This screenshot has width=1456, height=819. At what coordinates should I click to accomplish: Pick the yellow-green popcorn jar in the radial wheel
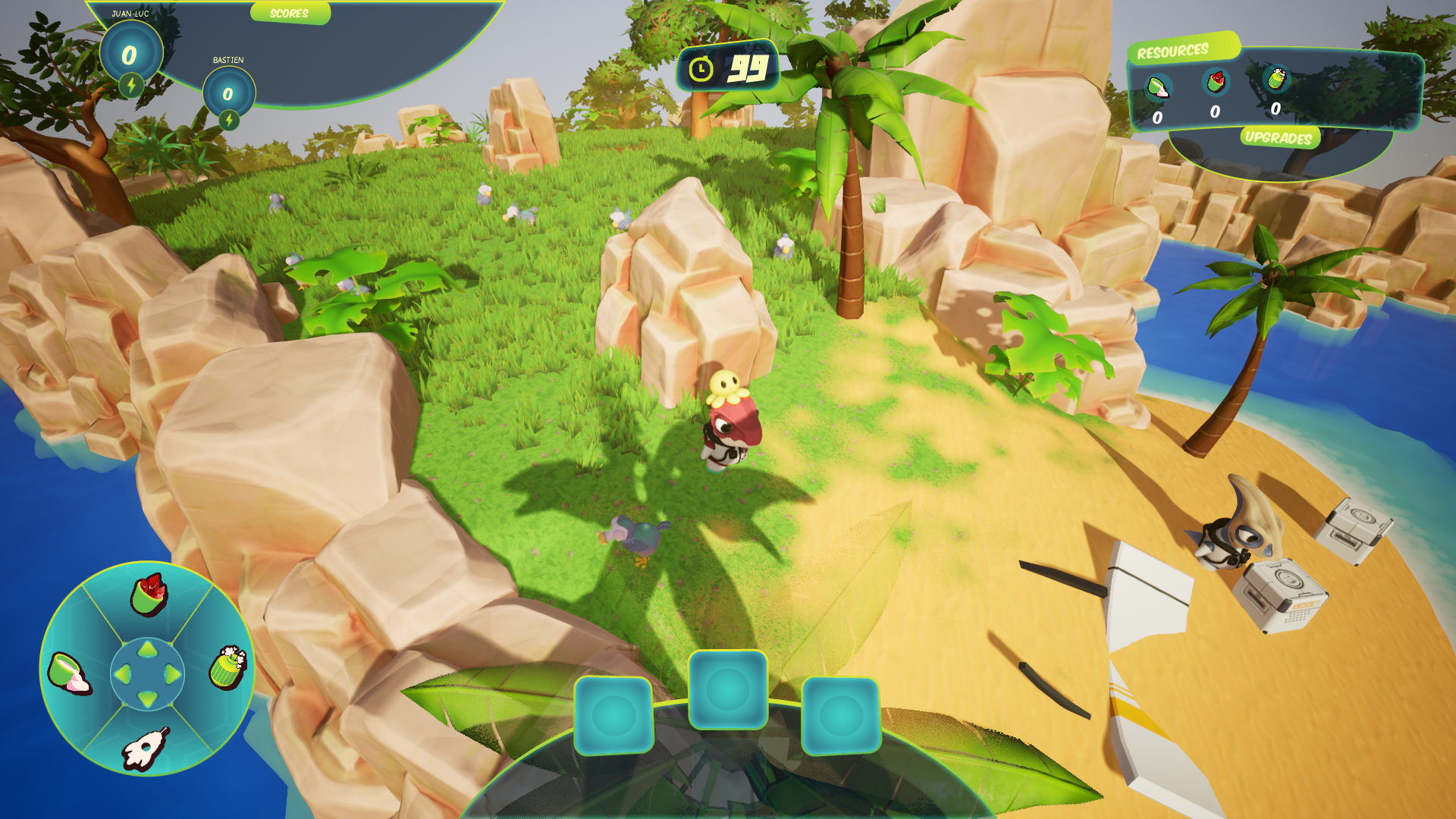tap(227, 667)
